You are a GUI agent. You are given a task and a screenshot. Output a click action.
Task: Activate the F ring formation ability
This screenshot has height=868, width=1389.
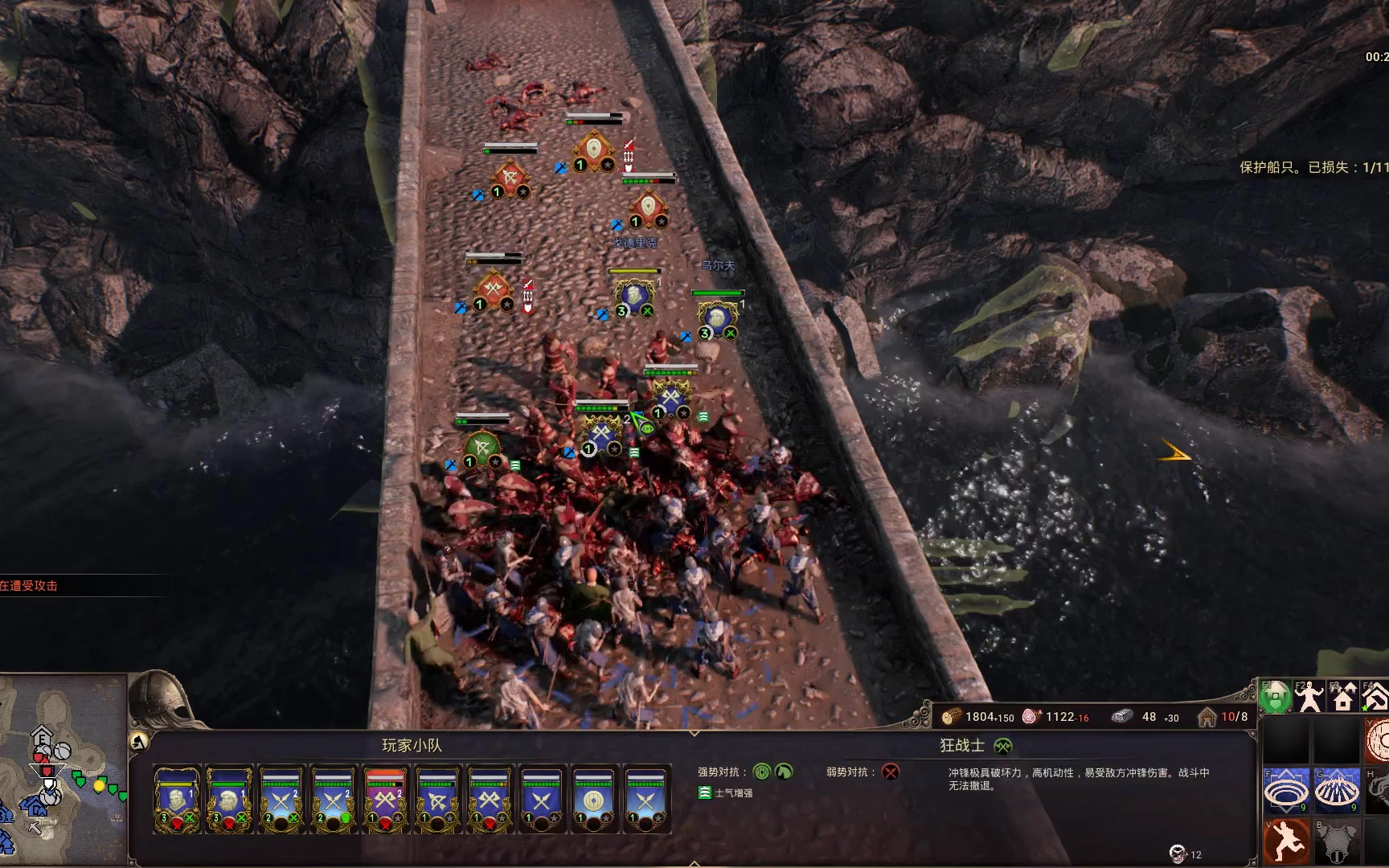click(1285, 791)
